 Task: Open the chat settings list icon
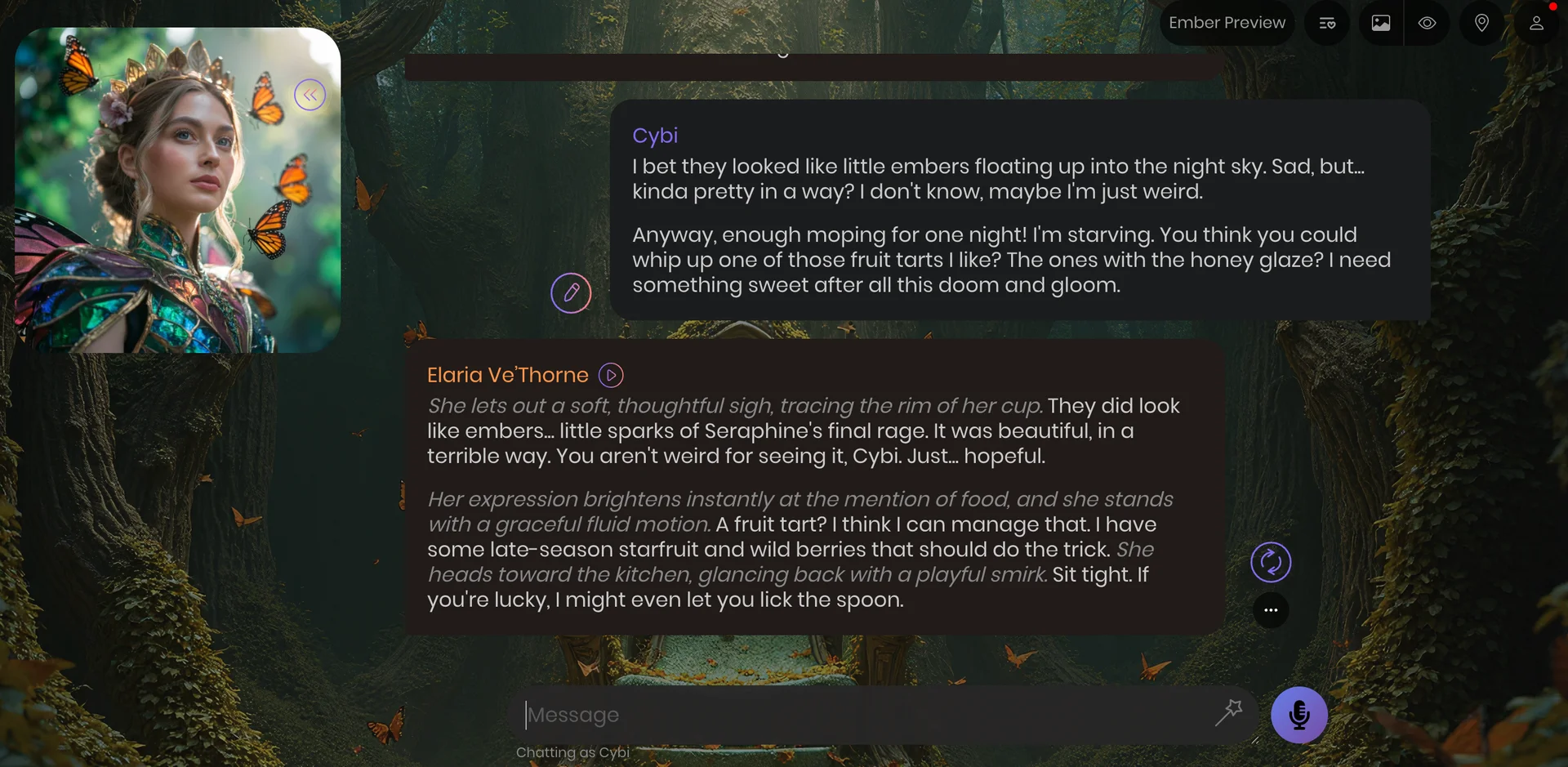coord(1327,23)
